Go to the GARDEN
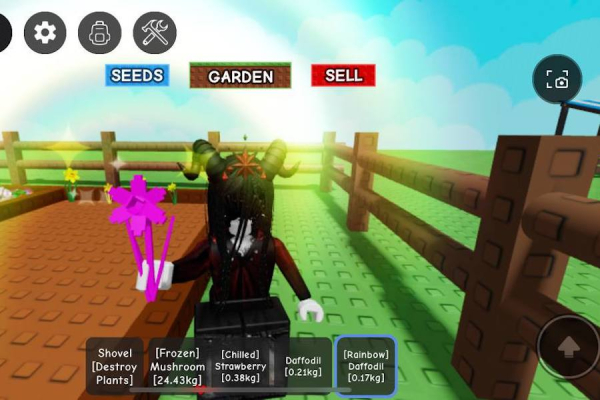 240,76
